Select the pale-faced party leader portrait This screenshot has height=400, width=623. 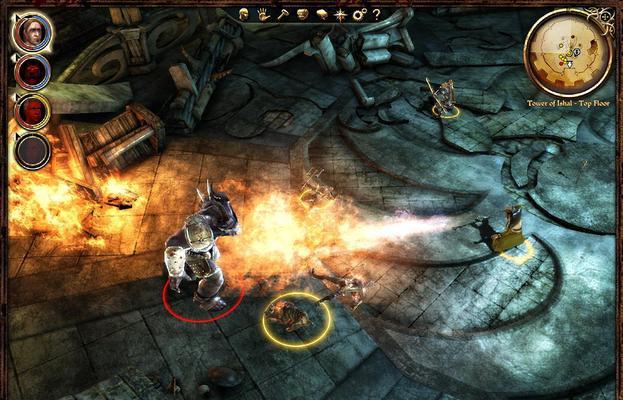pos(32,32)
